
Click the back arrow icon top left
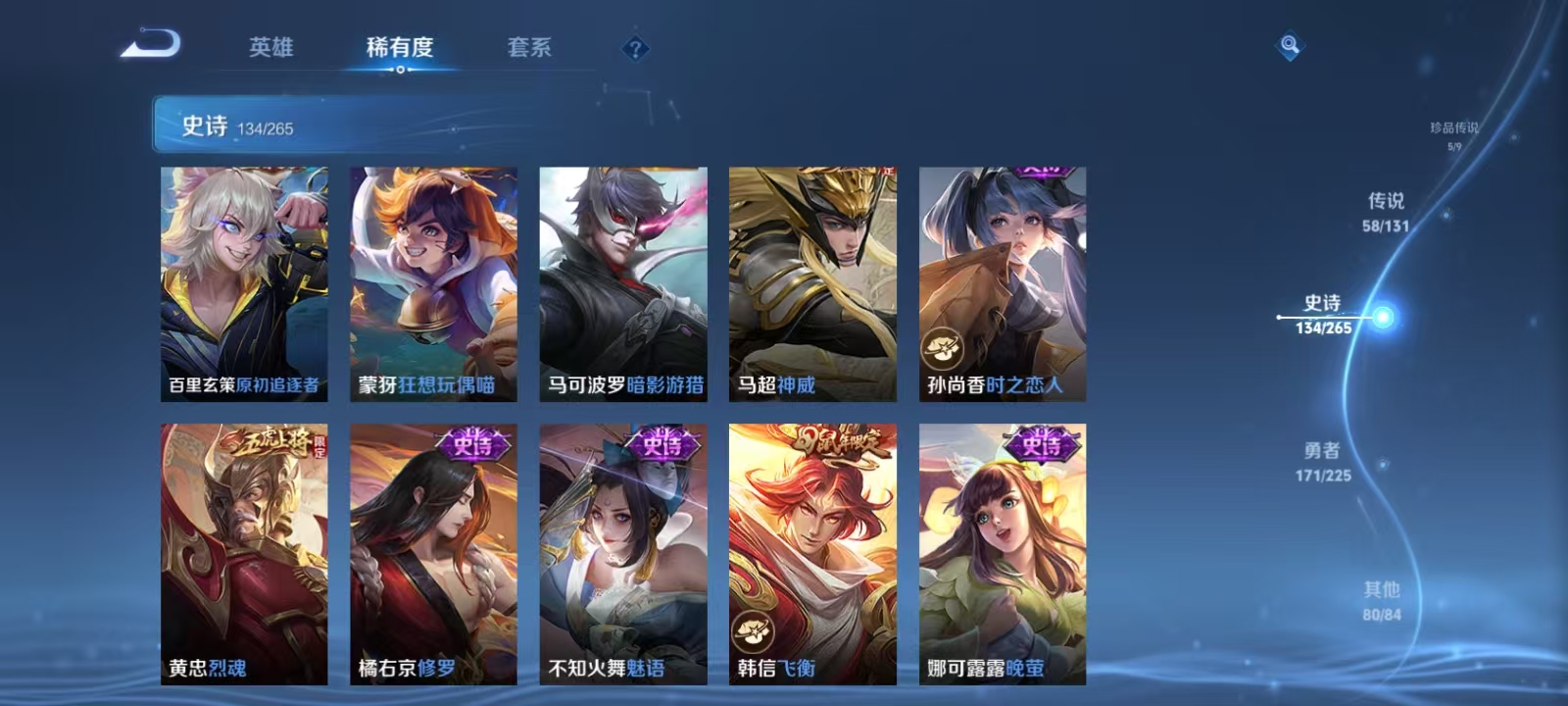pos(152,43)
